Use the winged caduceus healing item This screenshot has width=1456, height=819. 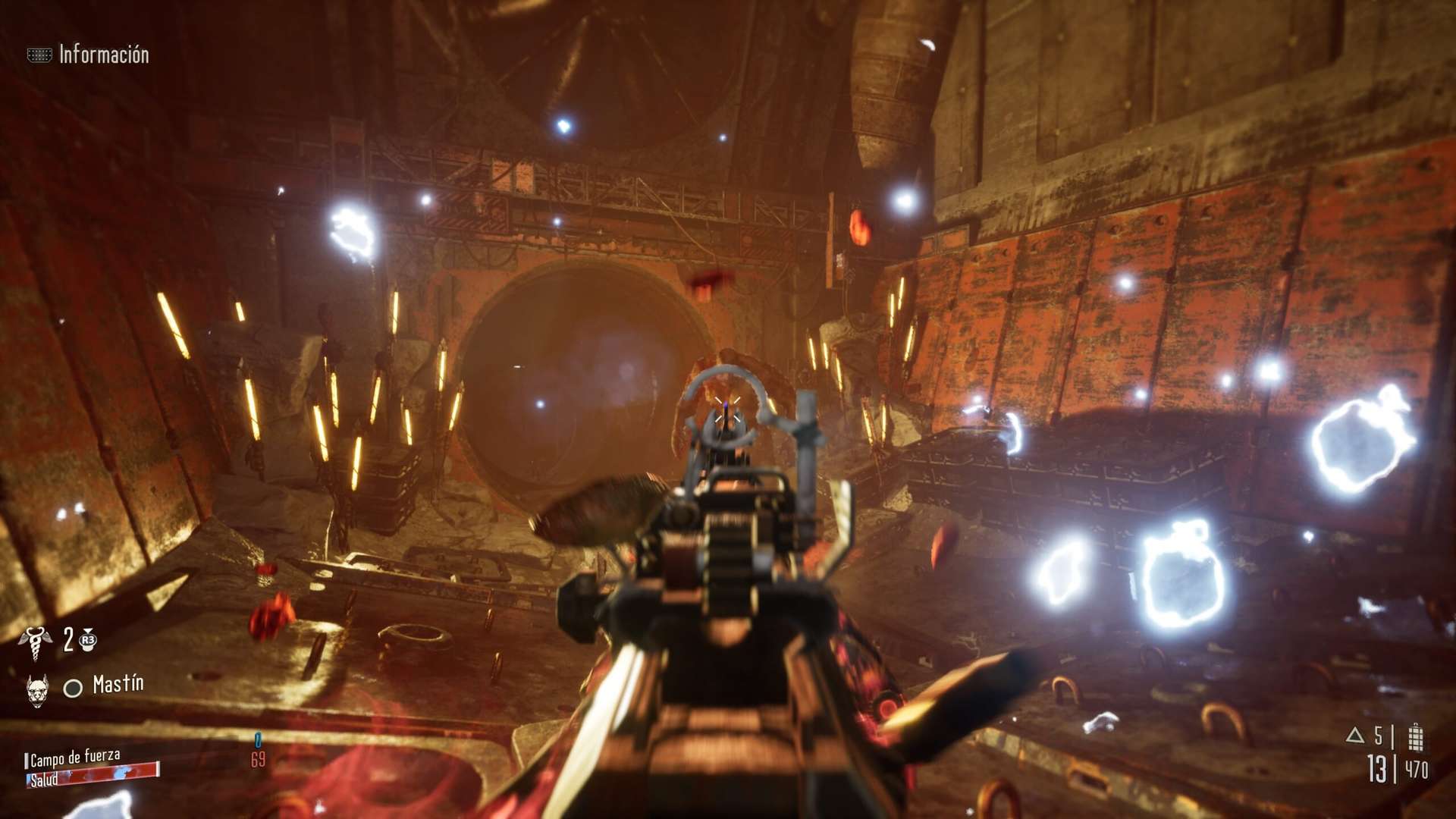click(x=35, y=642)
